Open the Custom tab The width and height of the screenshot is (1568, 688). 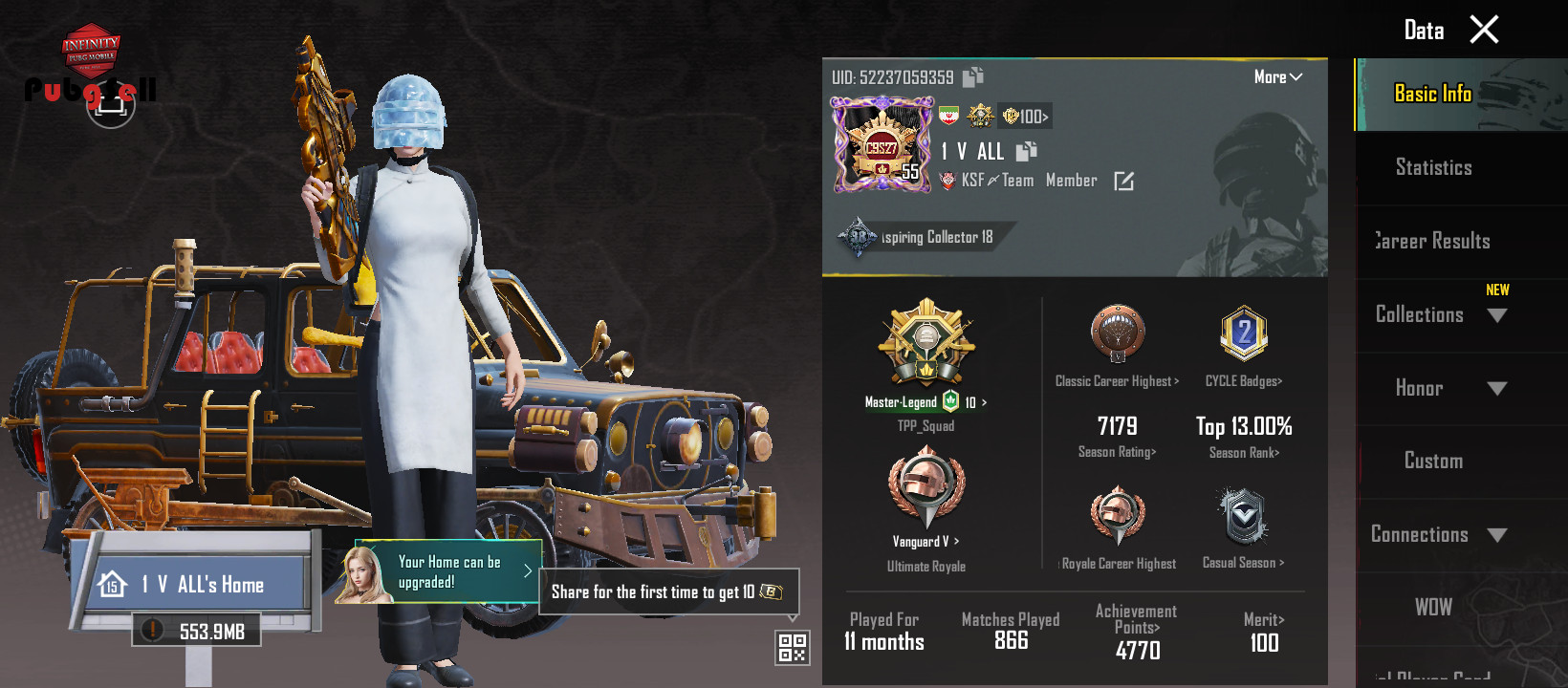click(x=1433, y=462)
